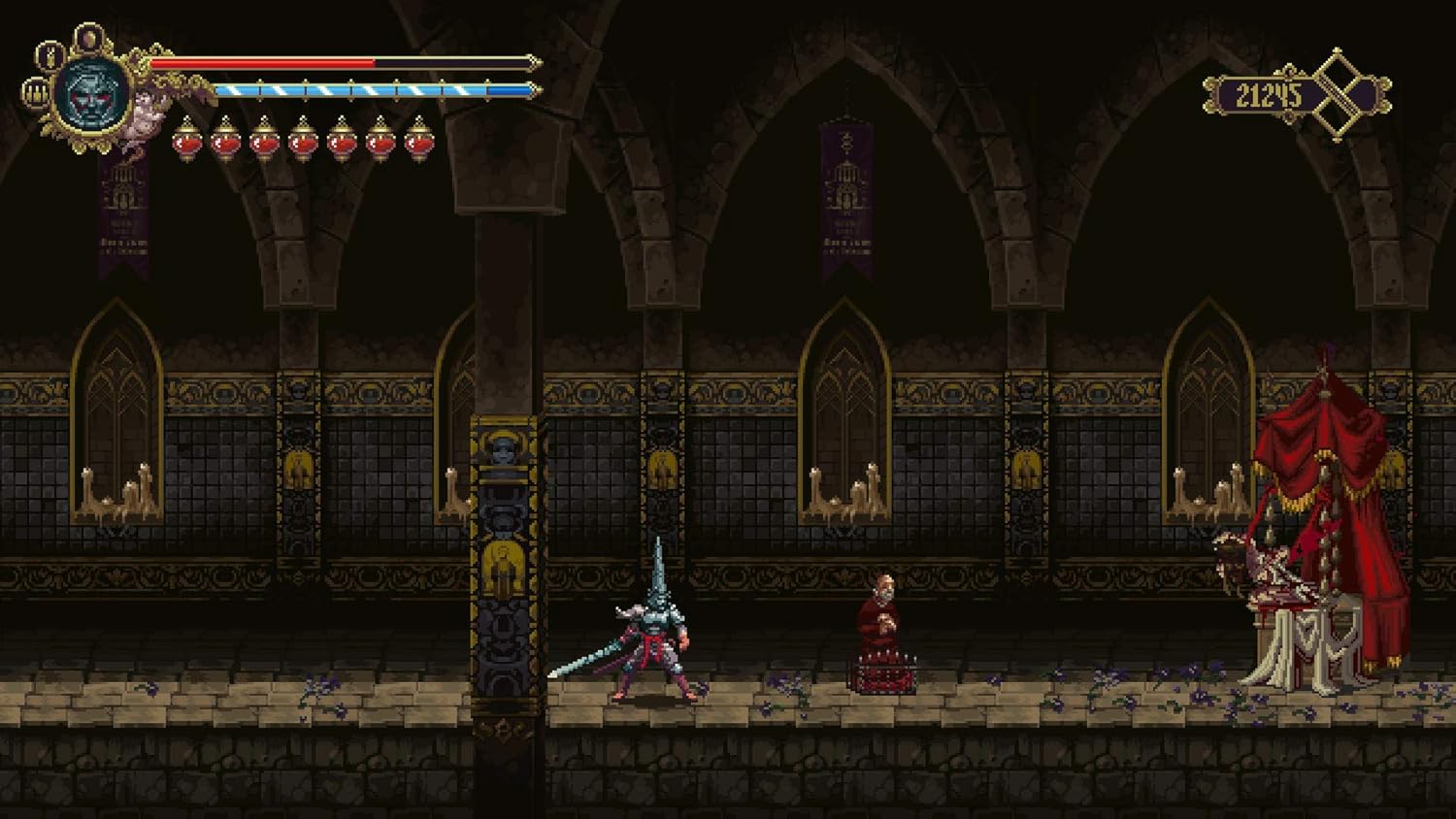Click the oval gem atop the portrait frame
1456x819 pixels.
pyautogui.click(x=89, y=37)
